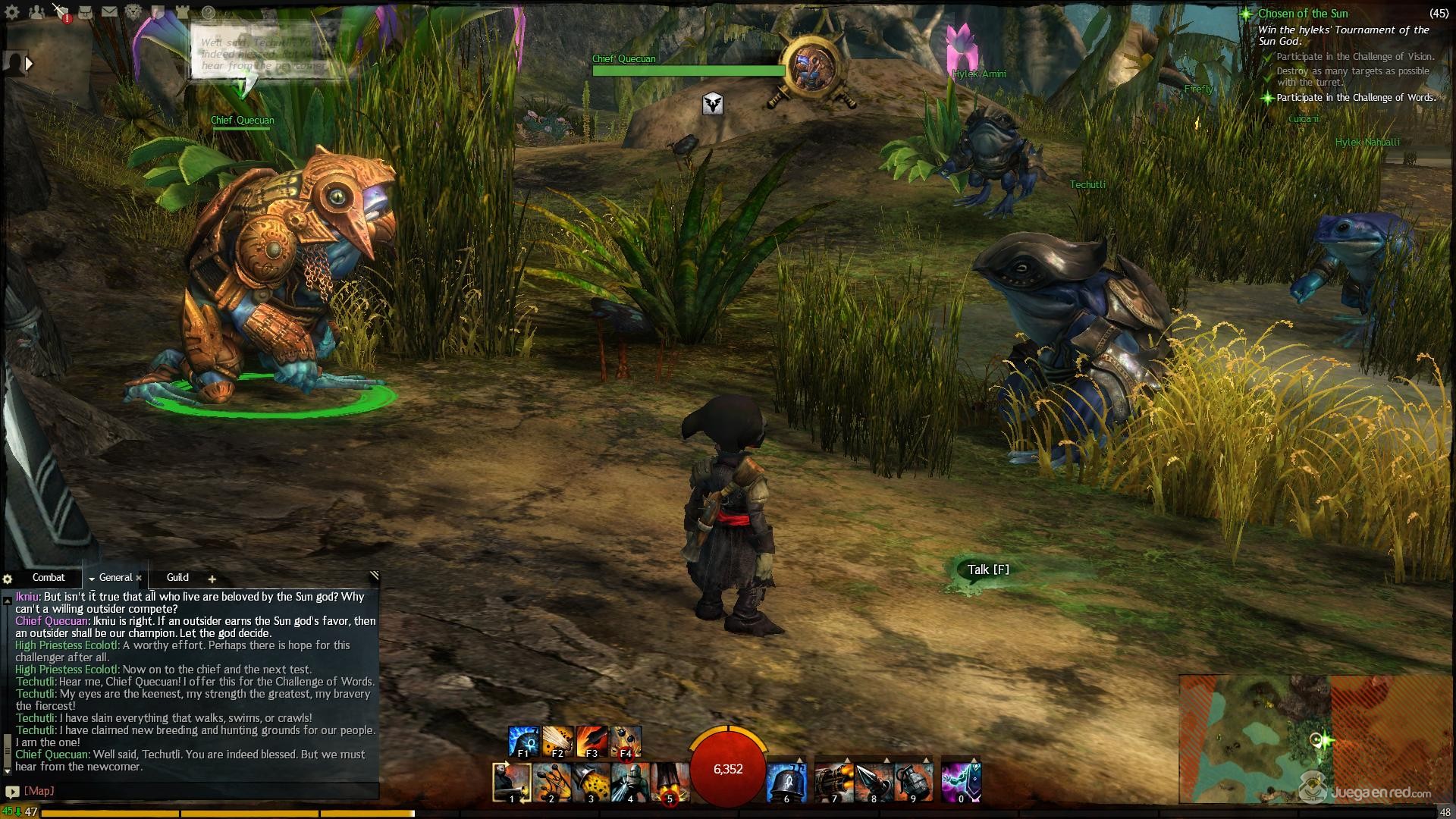Open the mail envelope icon
The width and height of the screenshot is (1456, 819).
pos(109,12)
